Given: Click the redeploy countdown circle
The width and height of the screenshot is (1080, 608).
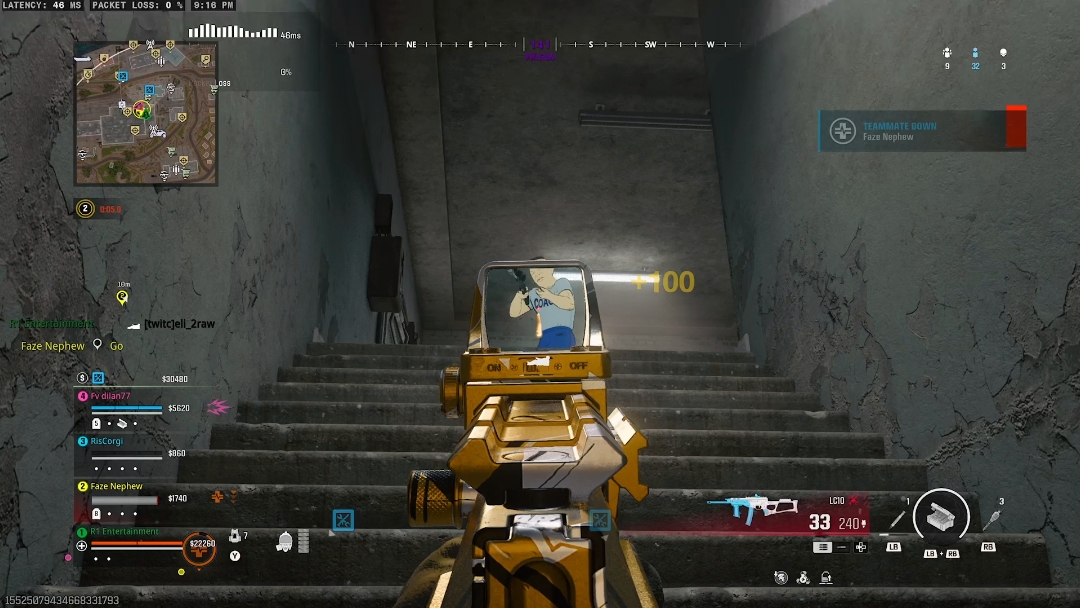Looking at the screenshot, I should [85, 209].
